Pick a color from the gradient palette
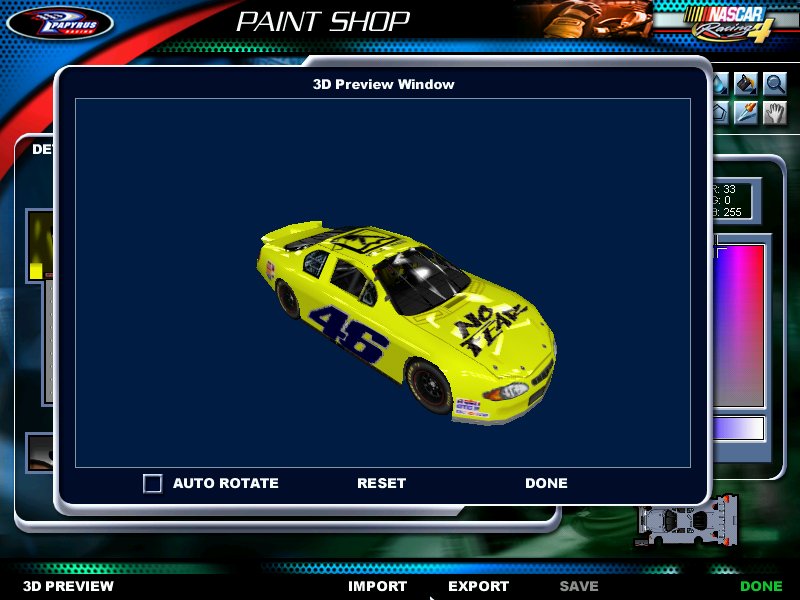This screenshot has height=600, width=800. click(739, 320)
